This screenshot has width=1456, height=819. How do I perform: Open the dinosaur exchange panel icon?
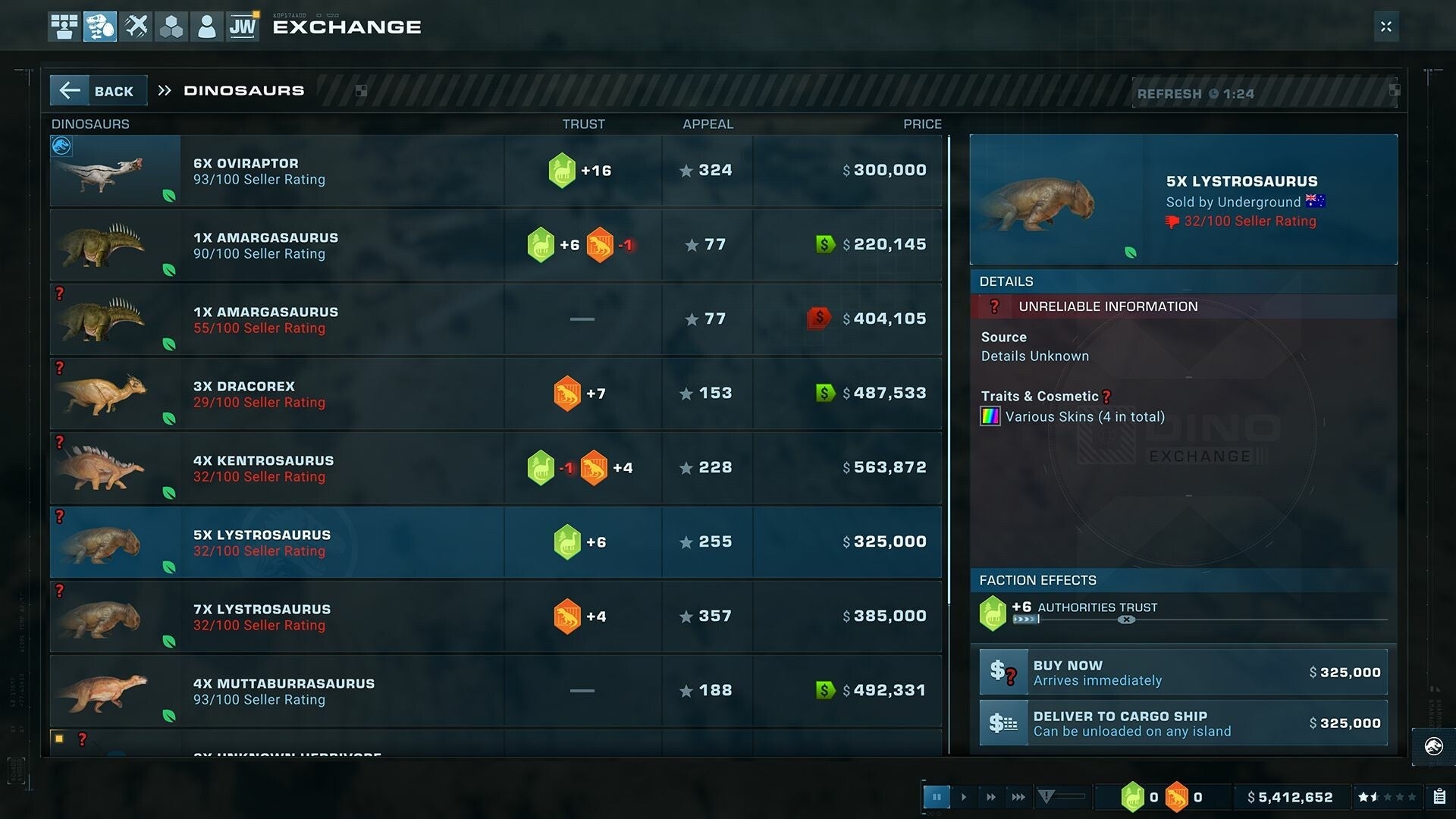click(99, 27)
